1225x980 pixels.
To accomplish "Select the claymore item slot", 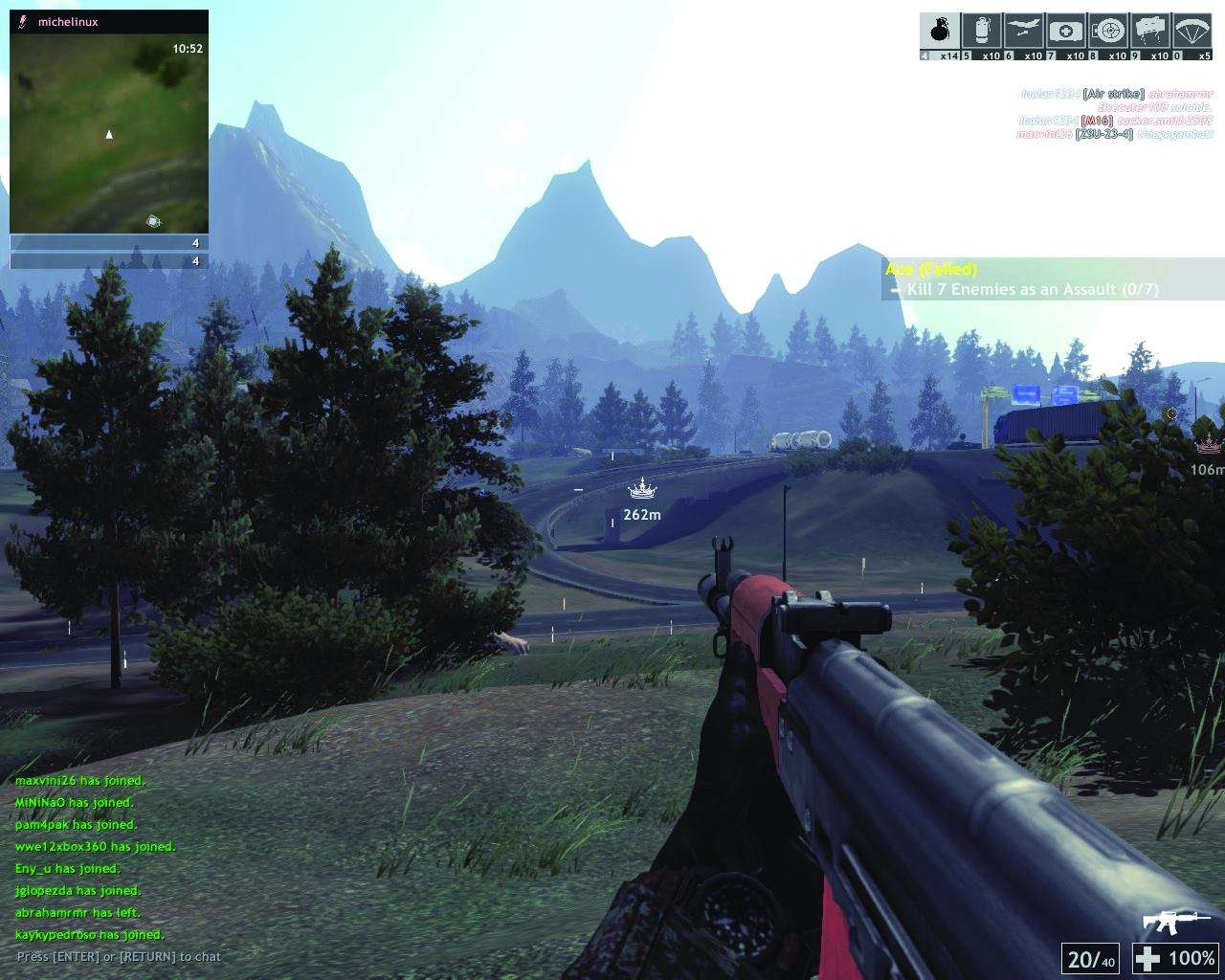I will (1150, 32).
